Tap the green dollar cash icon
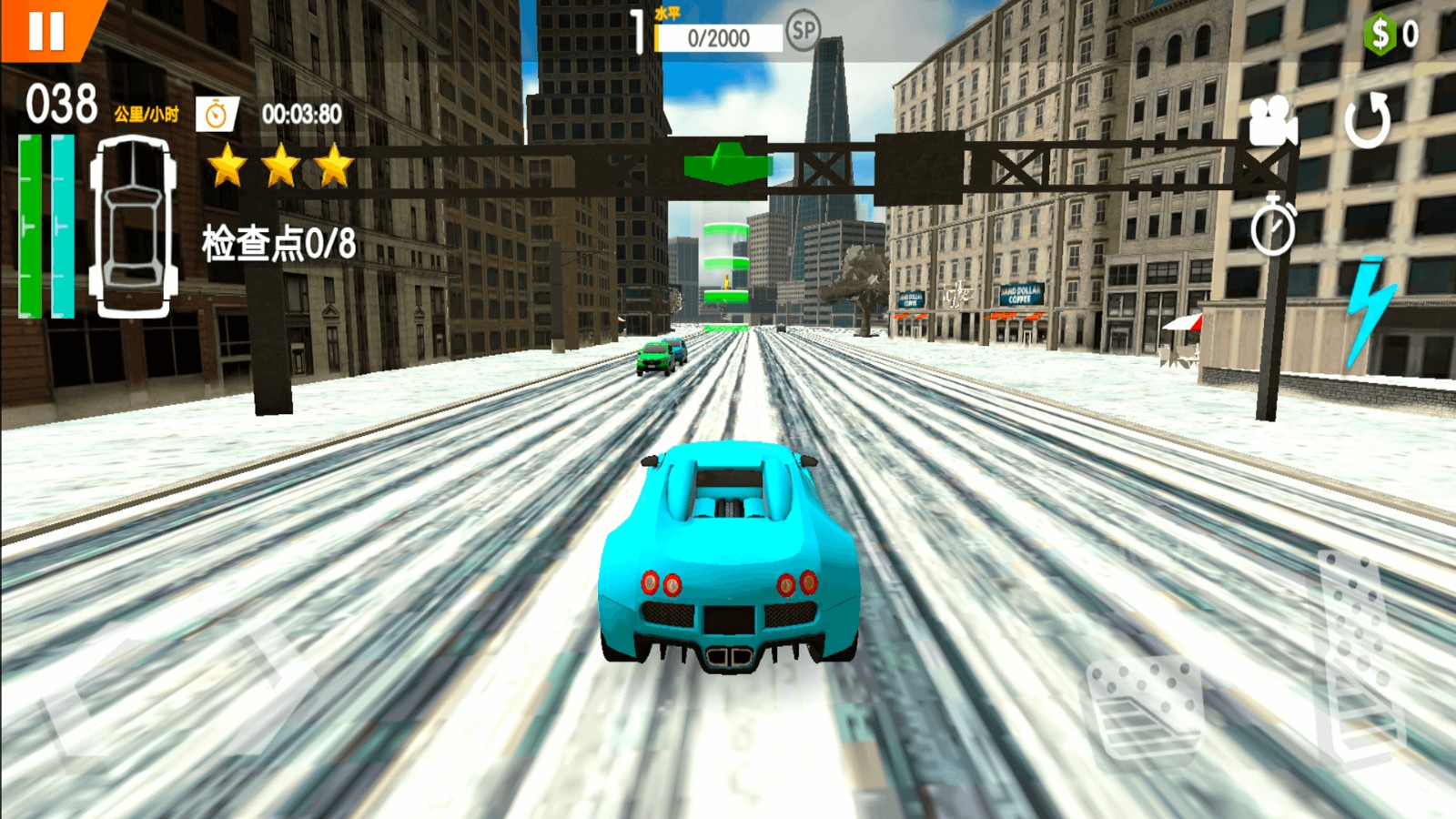The height and width of the screenshot is (819, 1456). (x=1380, y=35)
